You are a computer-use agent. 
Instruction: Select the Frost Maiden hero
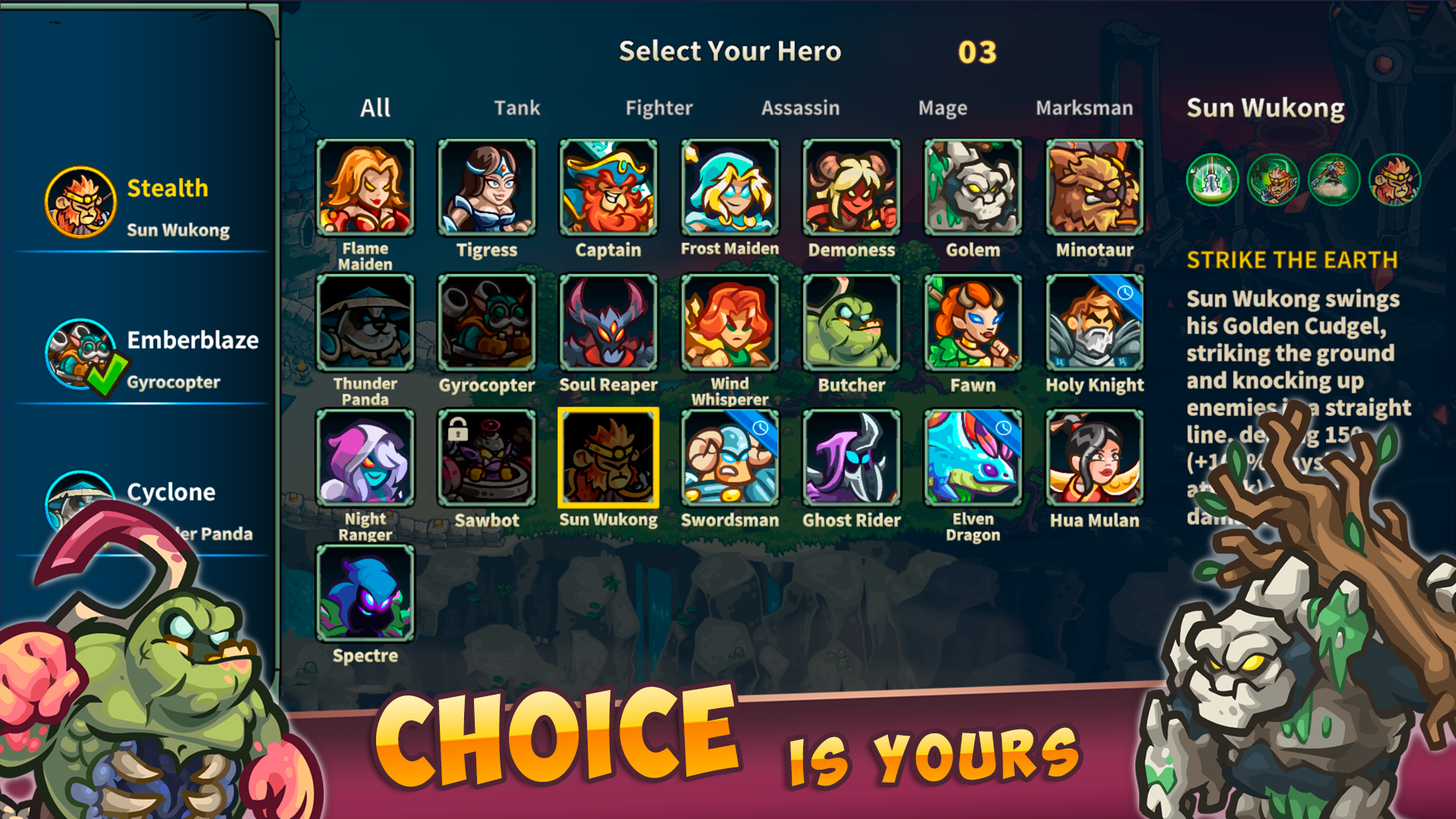pos(729,186)
